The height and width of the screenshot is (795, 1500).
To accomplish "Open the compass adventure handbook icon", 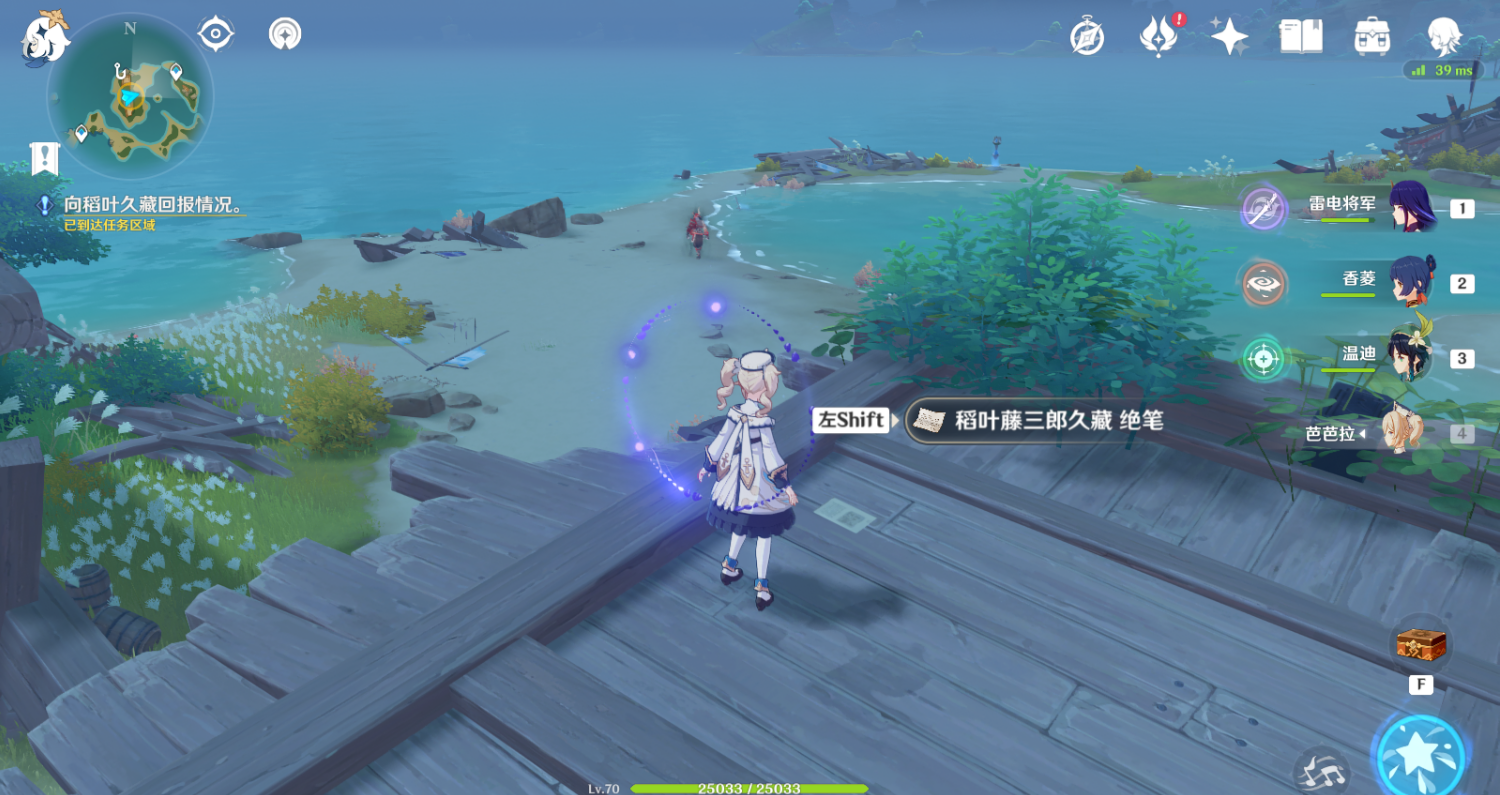I will [1087, 36].
